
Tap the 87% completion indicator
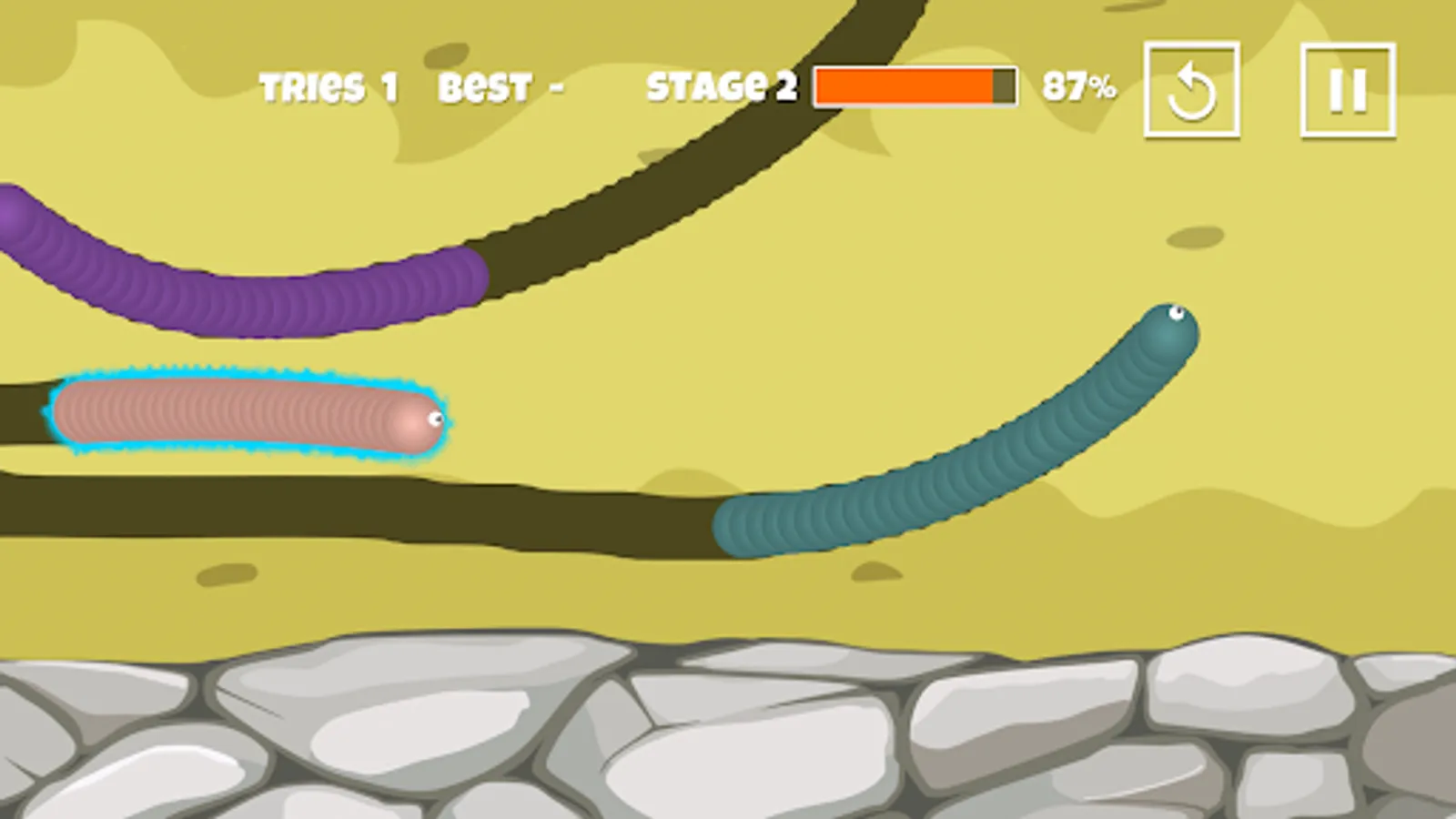tap(1078, 86)
